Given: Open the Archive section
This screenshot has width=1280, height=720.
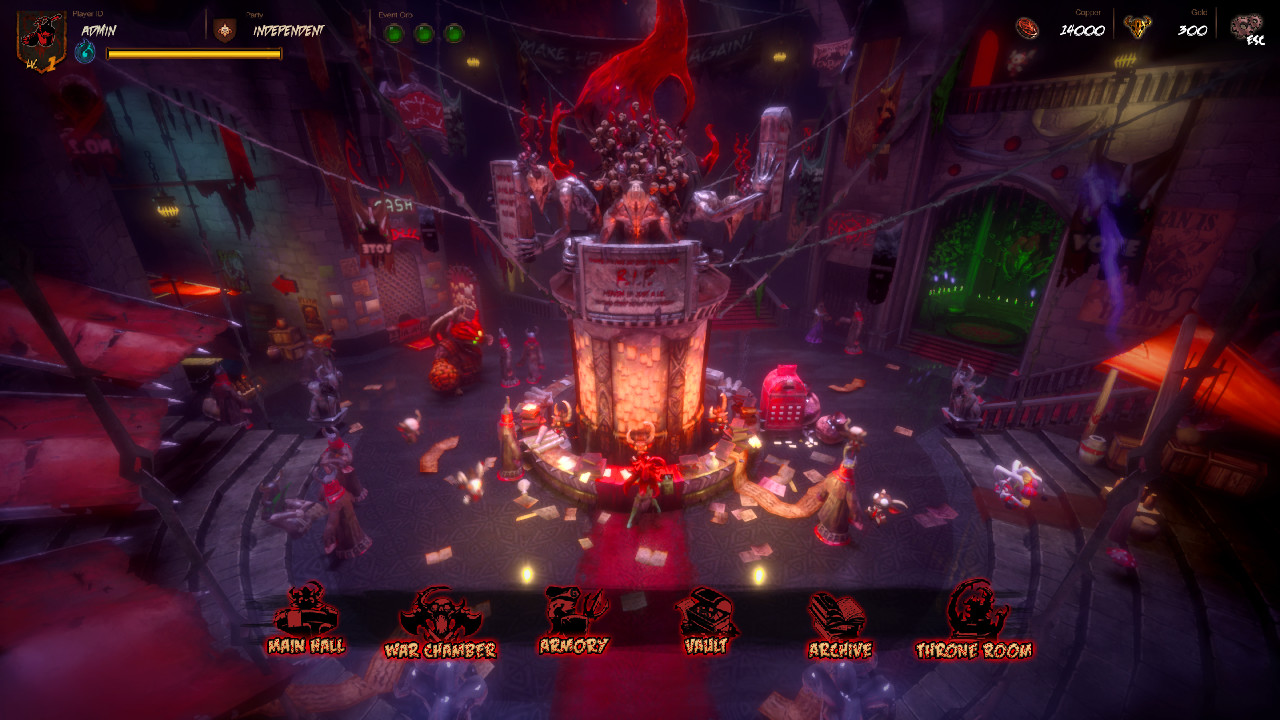Looking at the screenshot, I should (x=839, y=625).
